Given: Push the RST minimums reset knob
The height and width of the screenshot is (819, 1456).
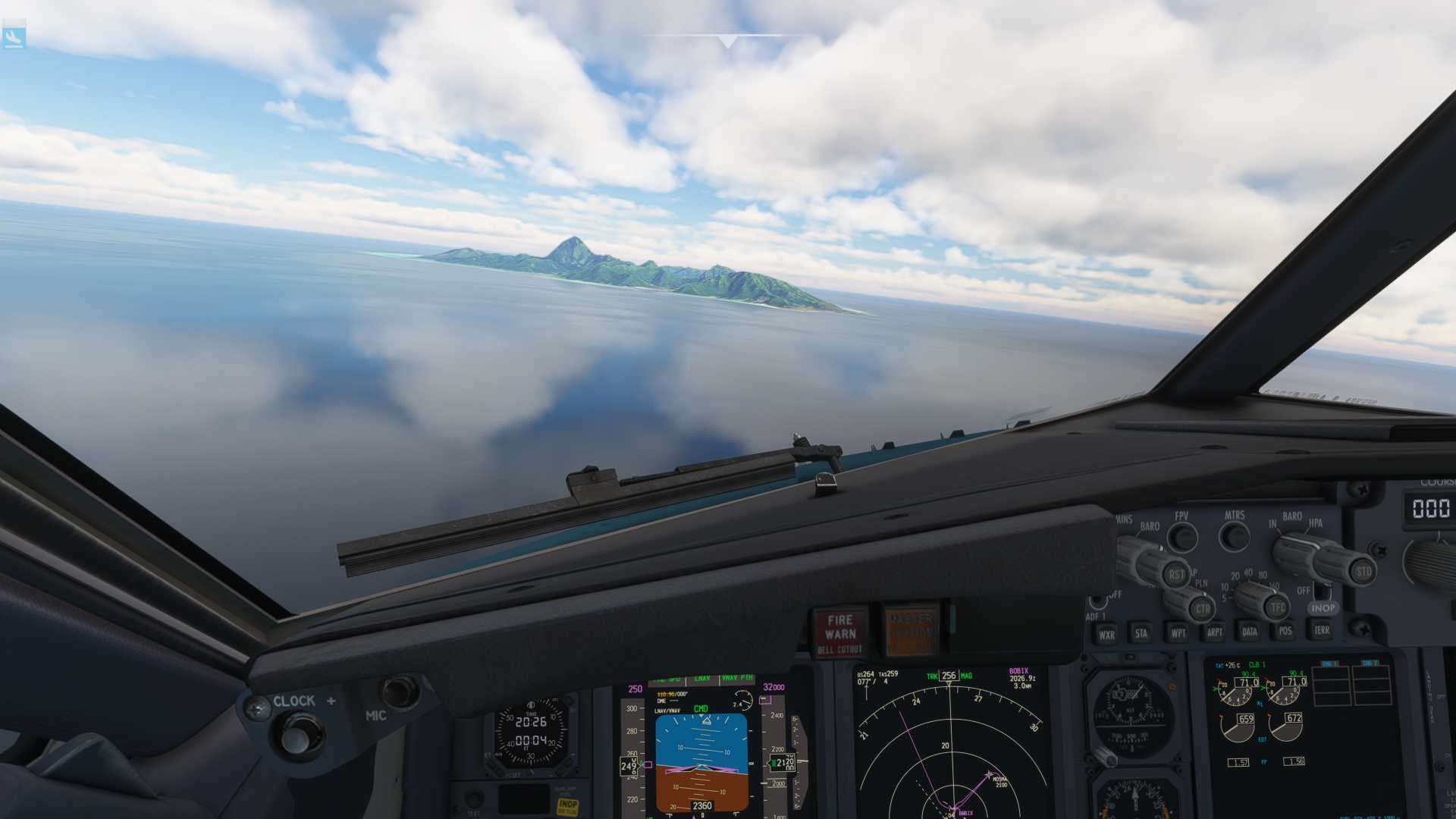Looking at the screenshot, I should tap(1175, 574).
